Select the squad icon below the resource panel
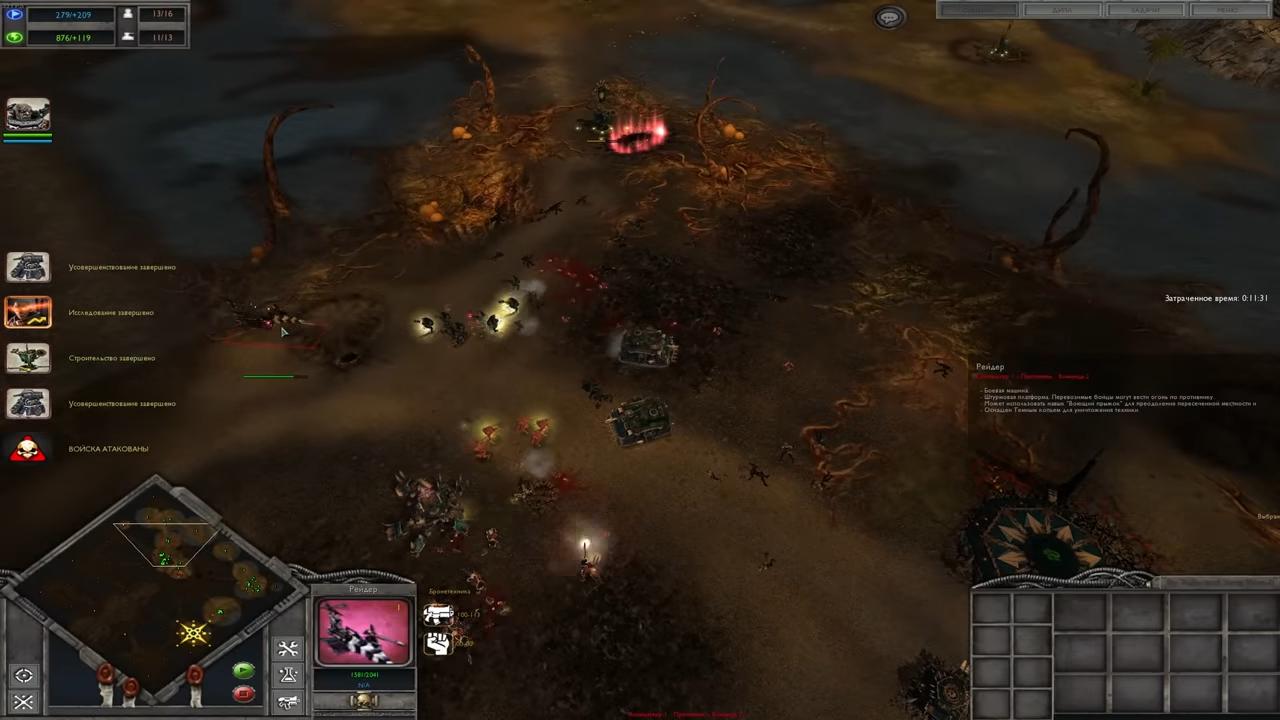Image resolution: width=1280 pixels, height=720 pixels. [28, 116]
